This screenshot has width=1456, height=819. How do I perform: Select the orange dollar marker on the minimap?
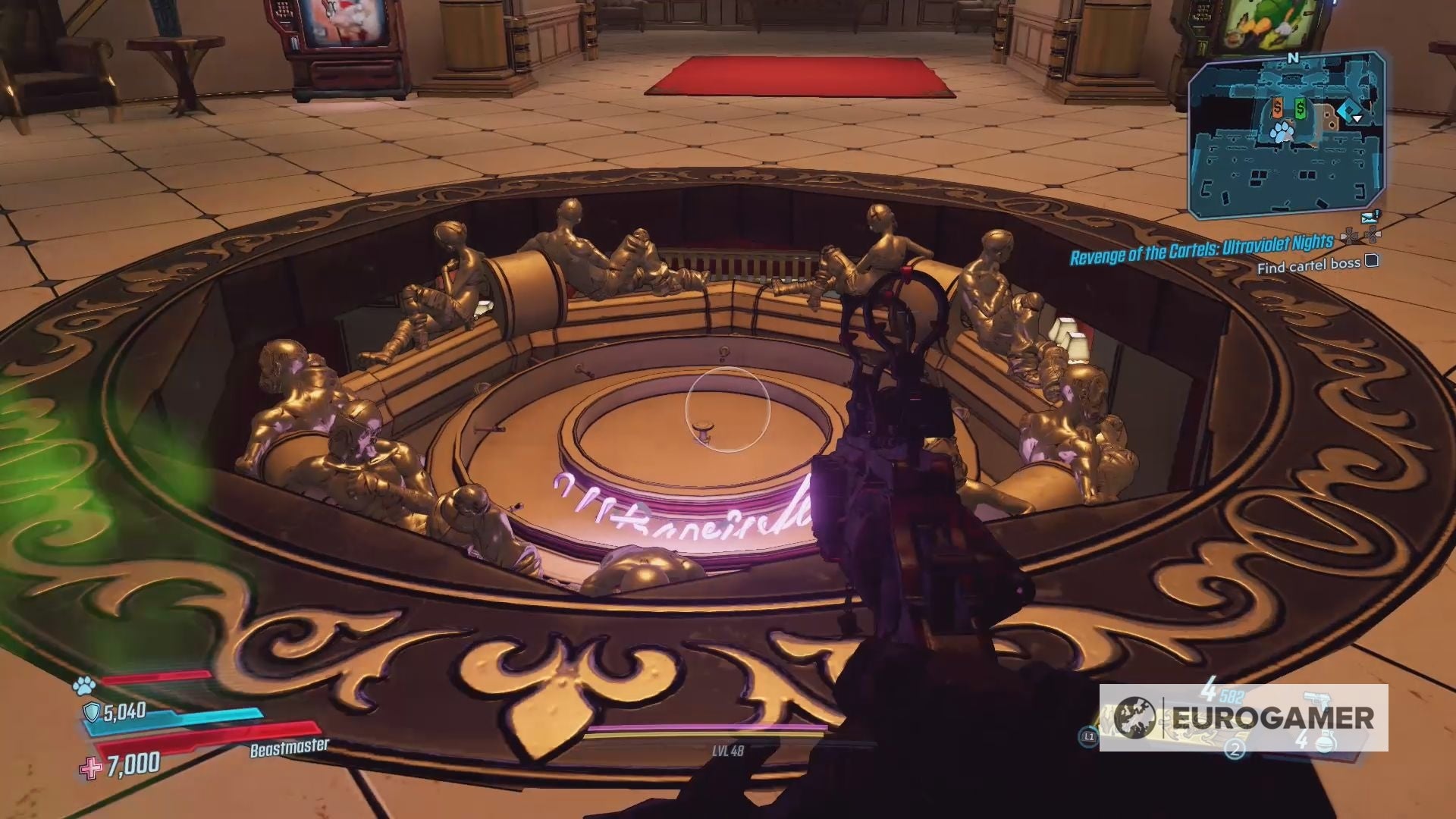coord(1278,108)
